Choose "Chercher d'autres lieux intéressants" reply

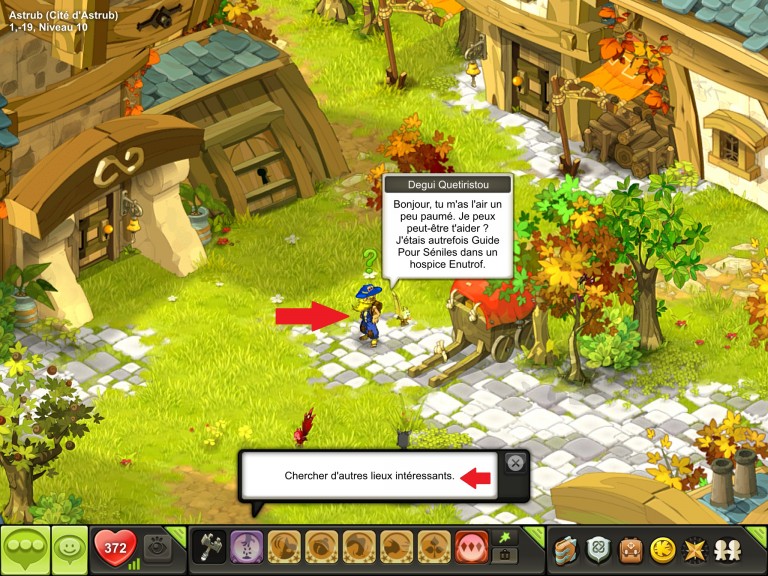click(369, 477)
